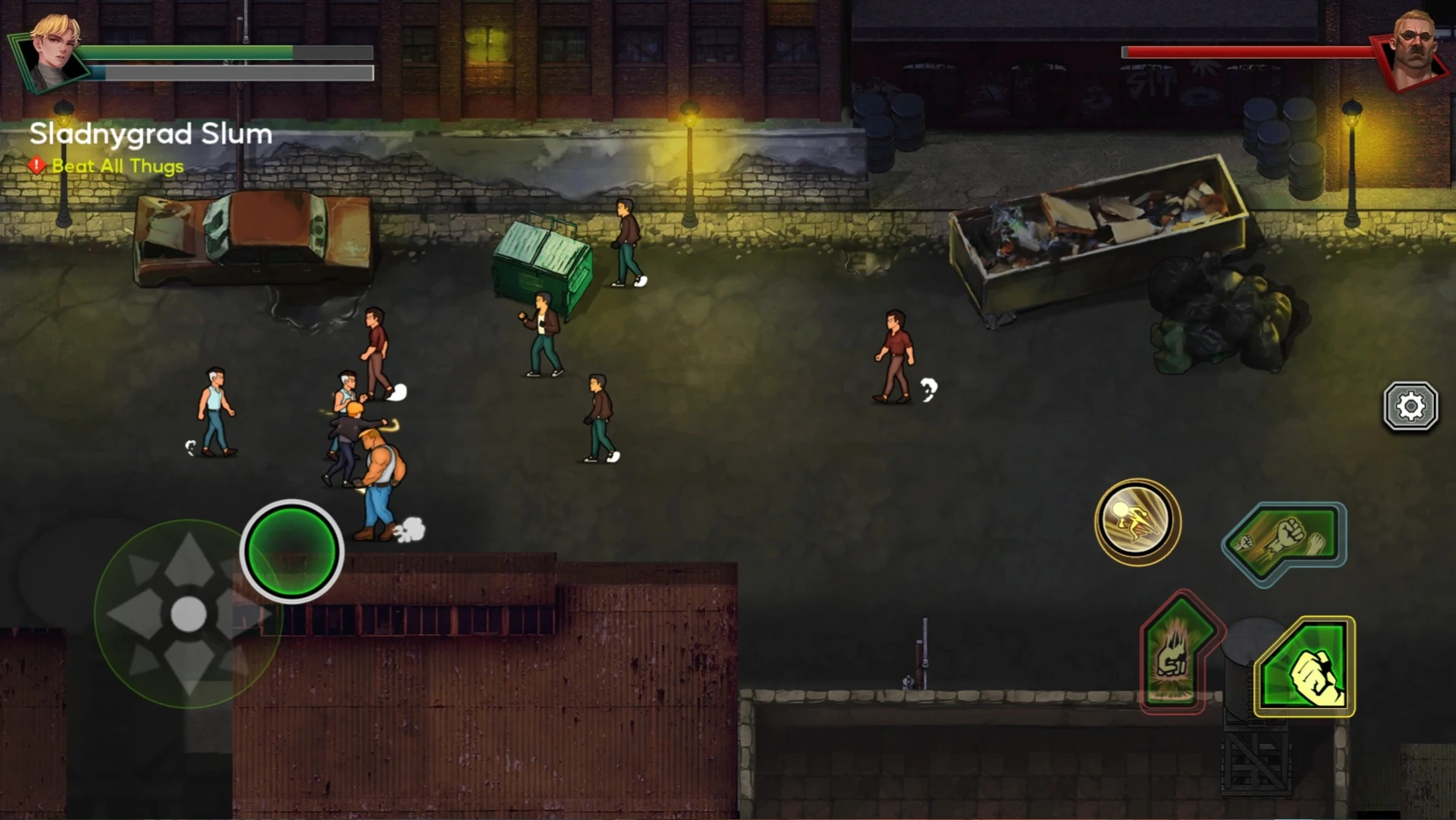Image resolution: width=1456 pixels, height=820 pixels.
Task: Tap the green fist punch attack button
Action: pyautogui.click(x=1305, y=667)
